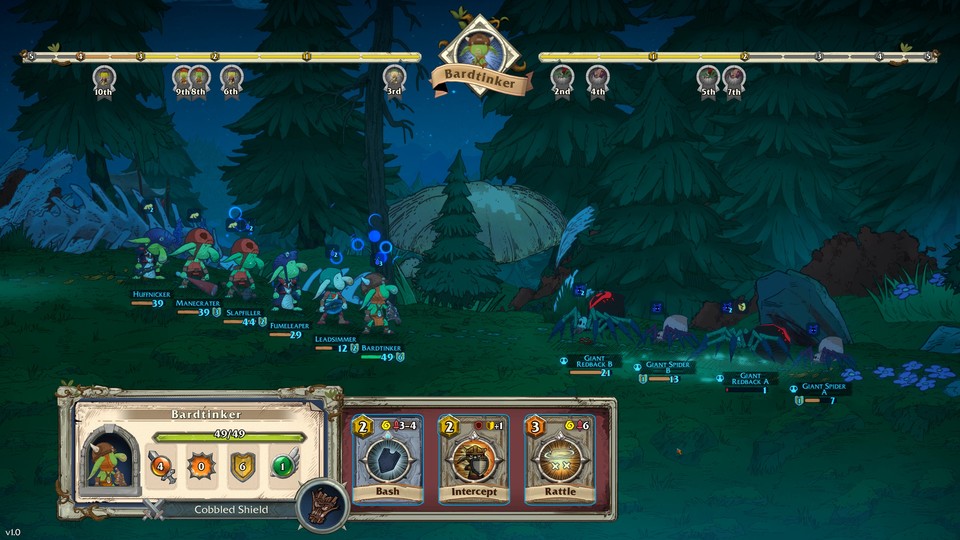The image size is (960, 540).
Task: Target Giant Spider A enemy nameplate
Action: pyautogui.click(x=825, y=389)
